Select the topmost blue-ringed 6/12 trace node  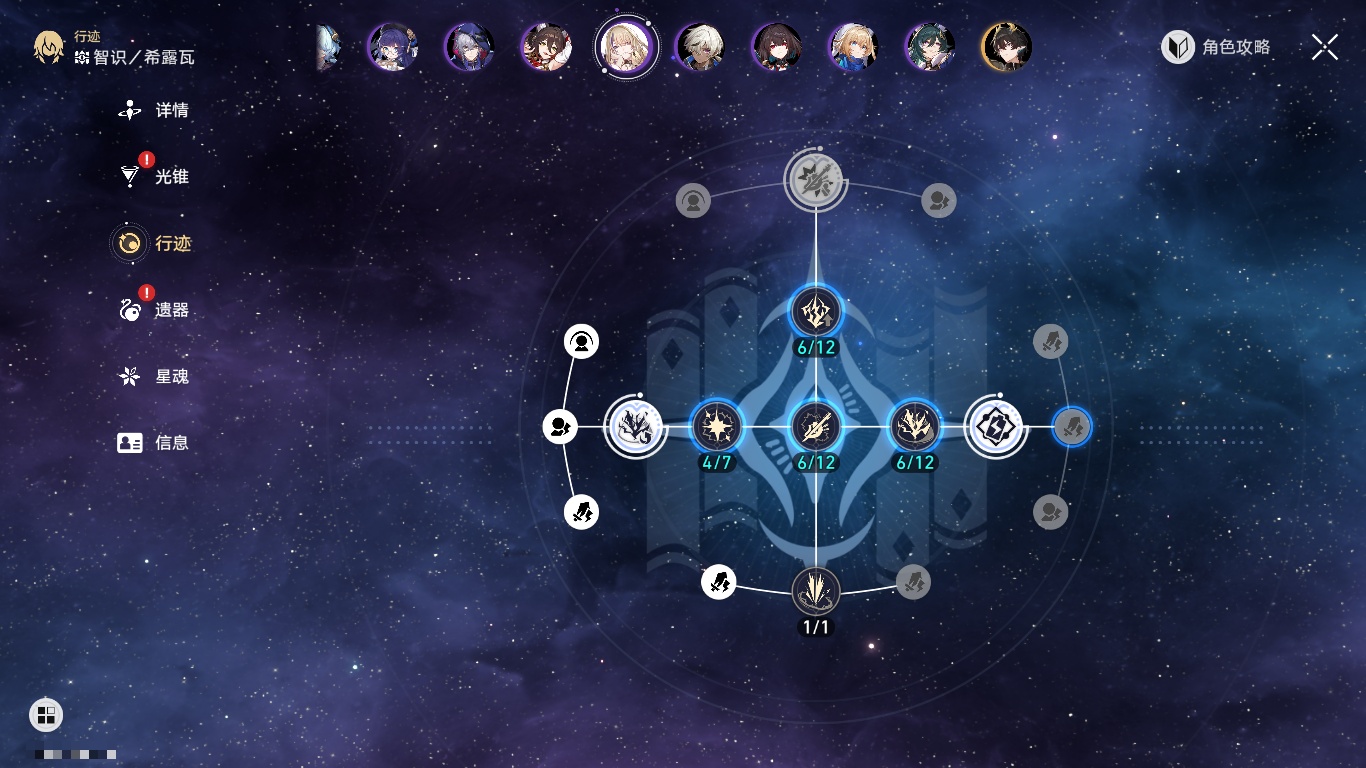click(816, 312)
